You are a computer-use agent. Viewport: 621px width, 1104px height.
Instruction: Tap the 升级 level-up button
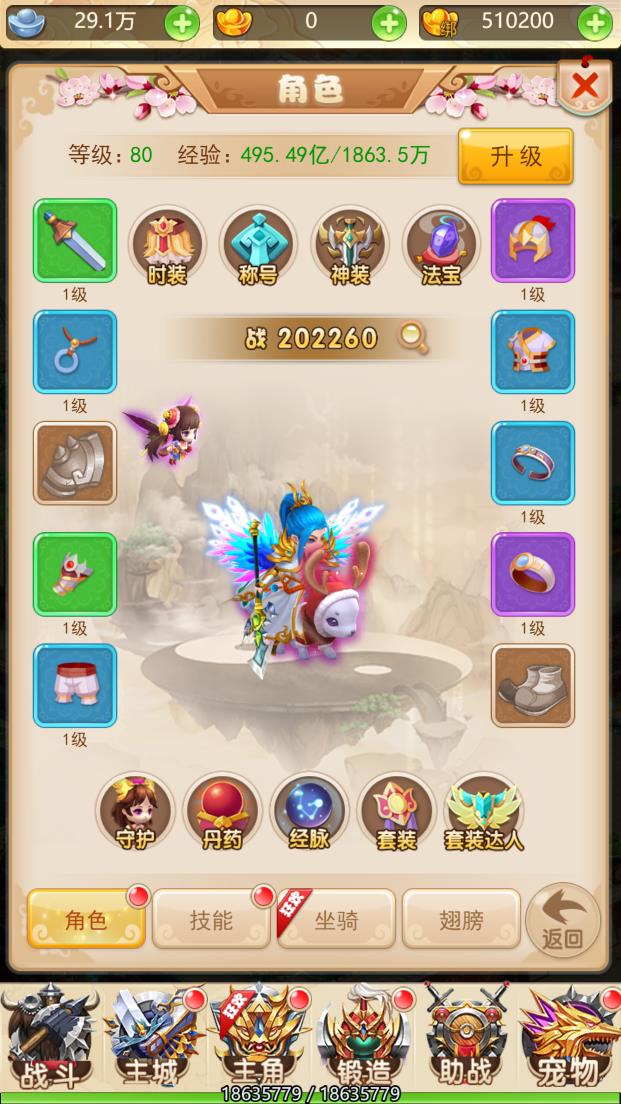point(515,156)
